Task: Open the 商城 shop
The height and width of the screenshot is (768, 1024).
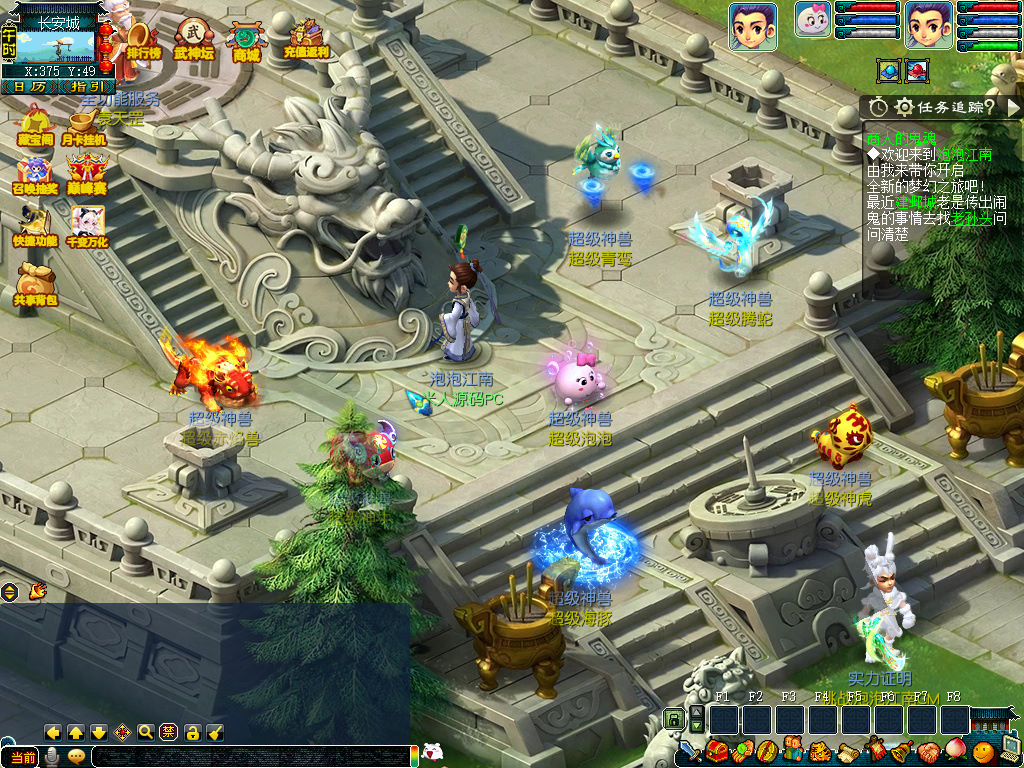Action: [246, 40]
